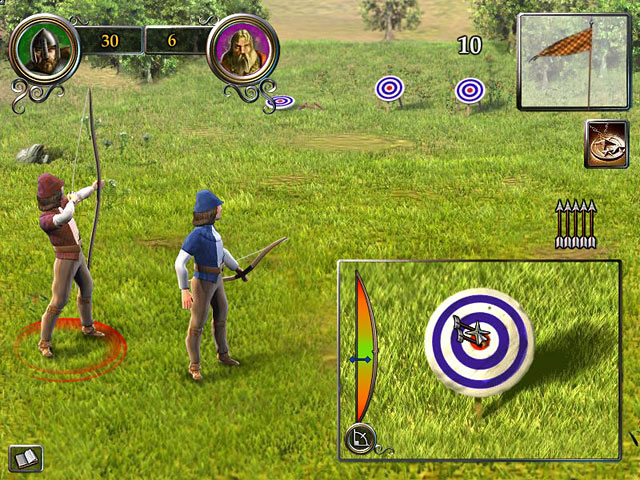Click the round bow icon button
640x480 pixels.
coord(359,438)
